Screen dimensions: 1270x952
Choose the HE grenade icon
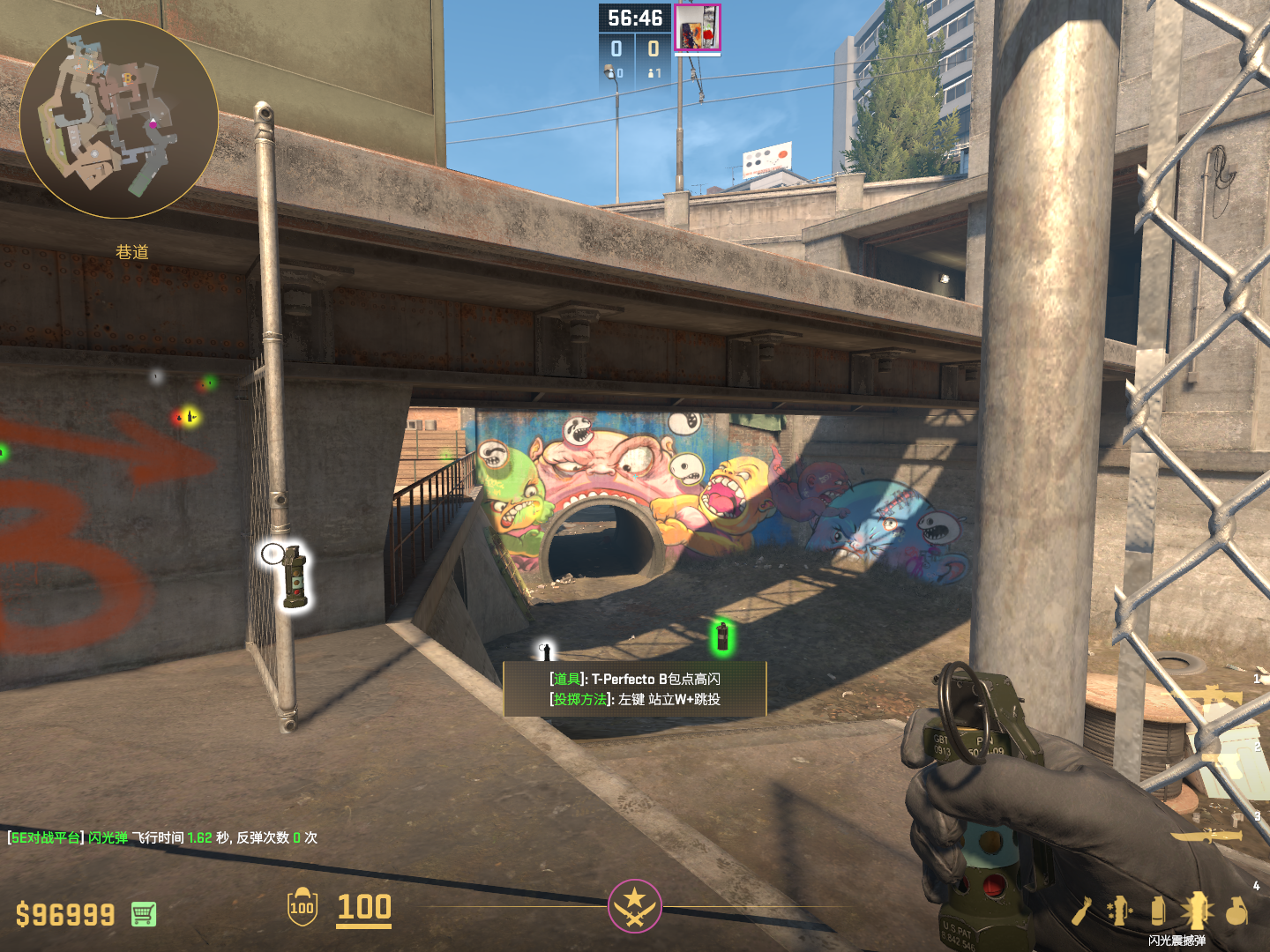click(1236, 911)
